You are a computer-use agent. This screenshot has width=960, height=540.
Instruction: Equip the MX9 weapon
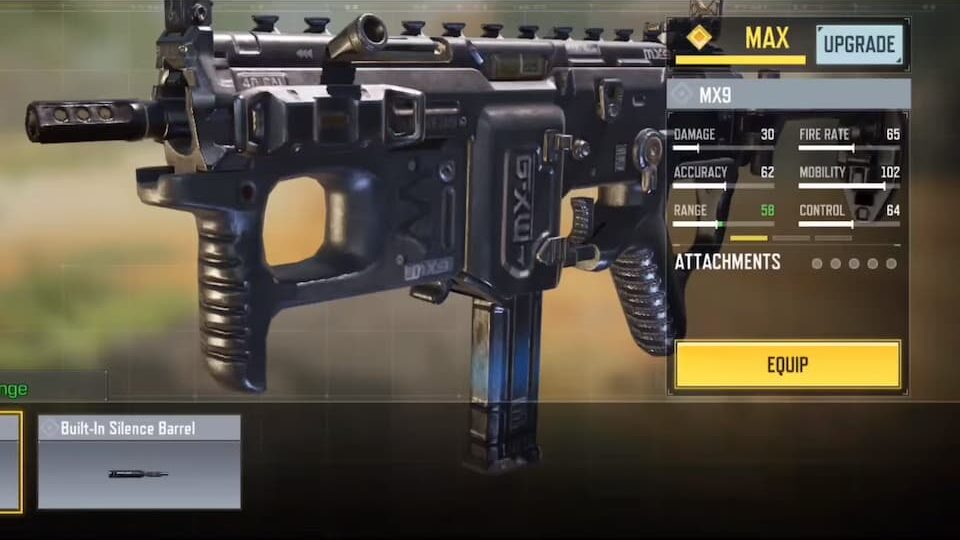[x=787, y=365]
